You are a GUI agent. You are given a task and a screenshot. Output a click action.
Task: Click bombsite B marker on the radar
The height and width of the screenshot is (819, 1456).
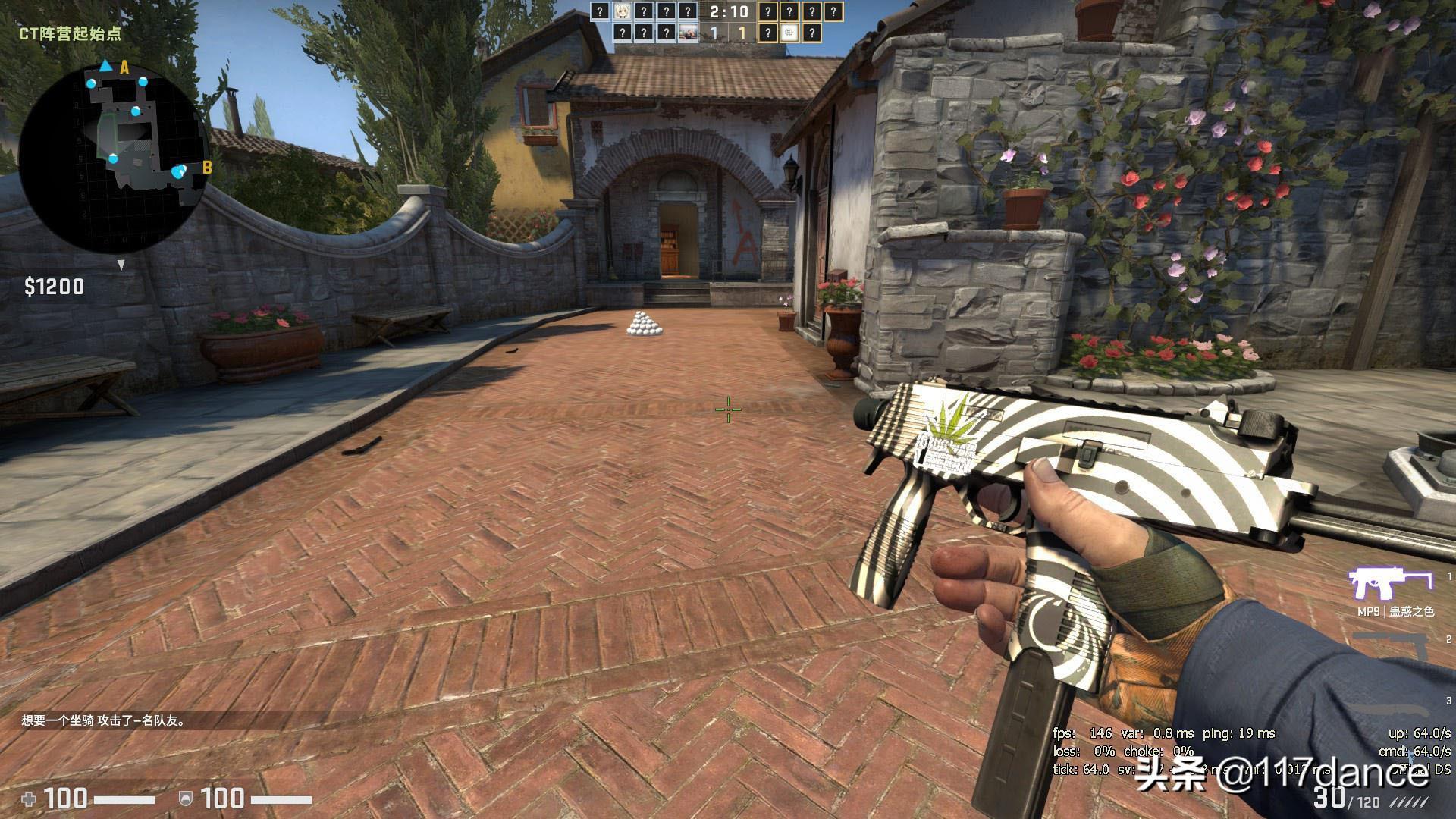click(x=206, y=168)
